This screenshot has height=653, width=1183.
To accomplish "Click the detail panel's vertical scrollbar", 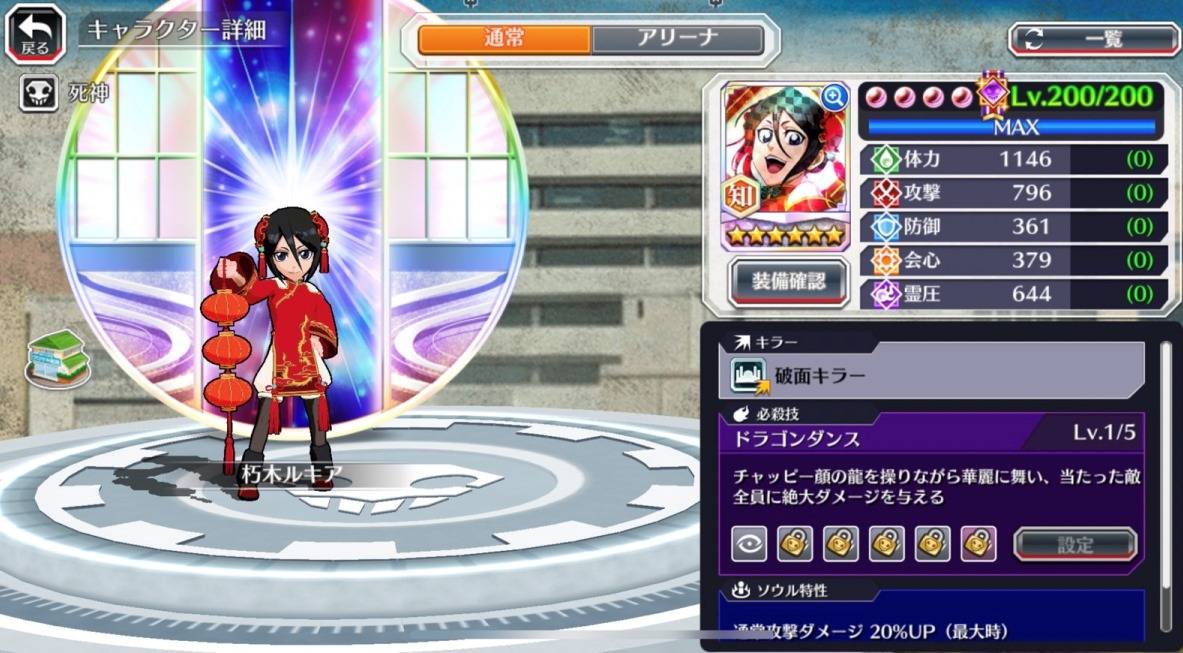I will tap(1164, 480).
